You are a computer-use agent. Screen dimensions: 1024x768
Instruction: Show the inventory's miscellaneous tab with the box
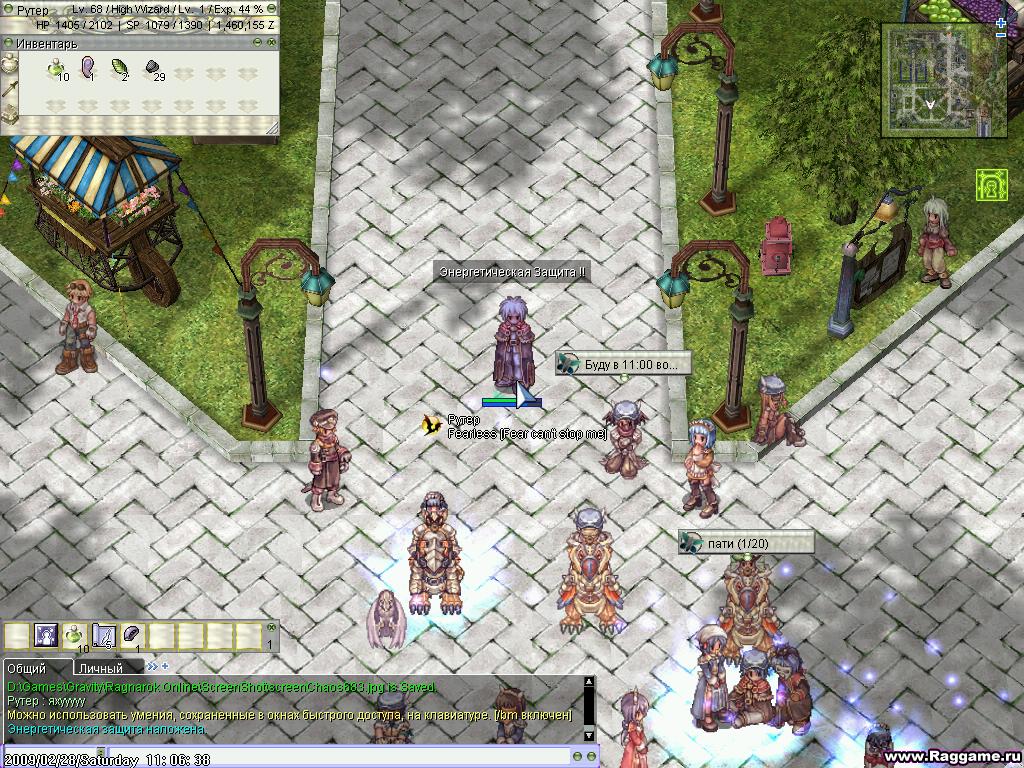pyautogui.click(x=9, y=114)
